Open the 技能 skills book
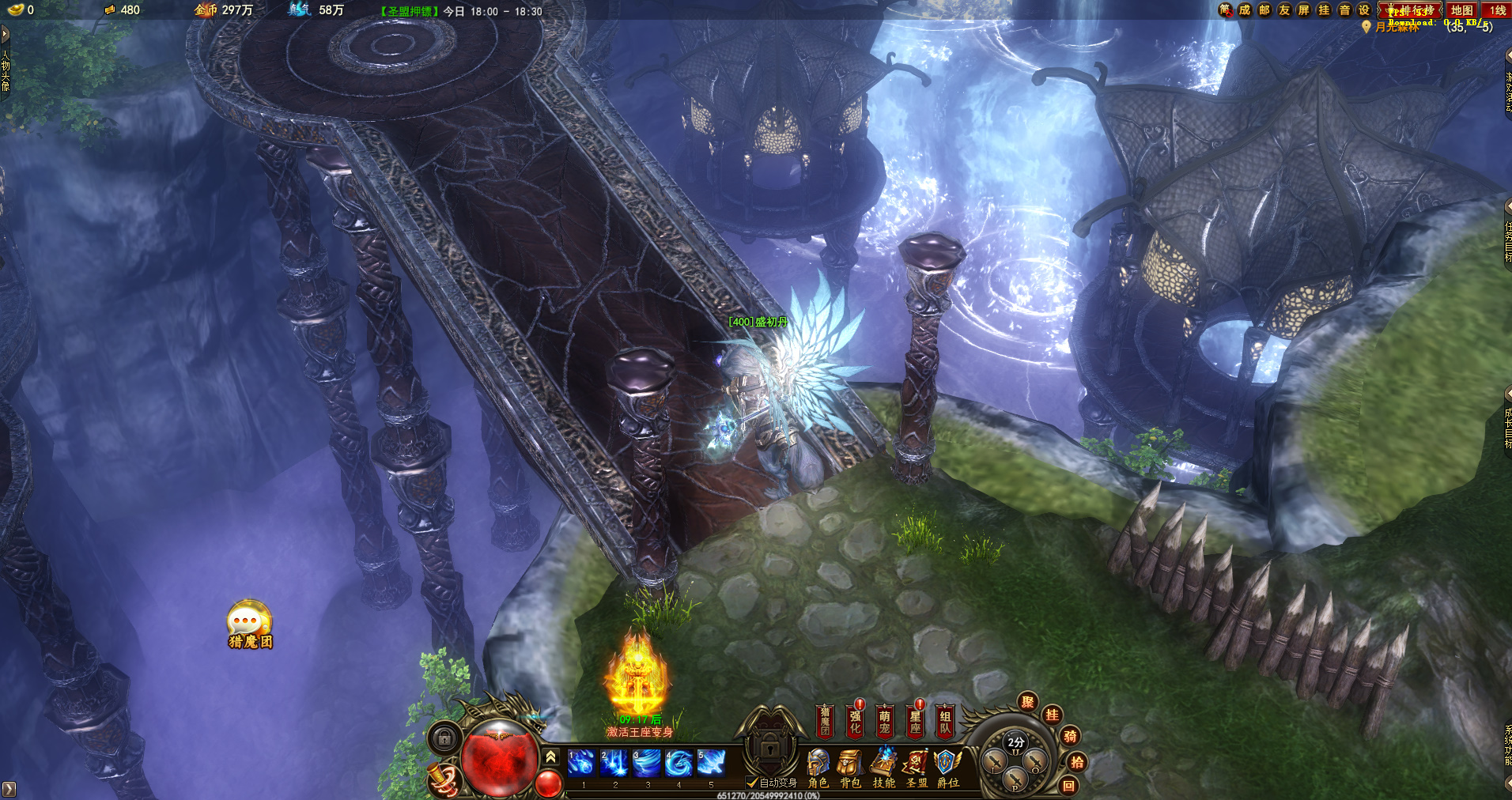Image resolution: width=1512 pixels, height=800 pixels. (x=883, y=768)
